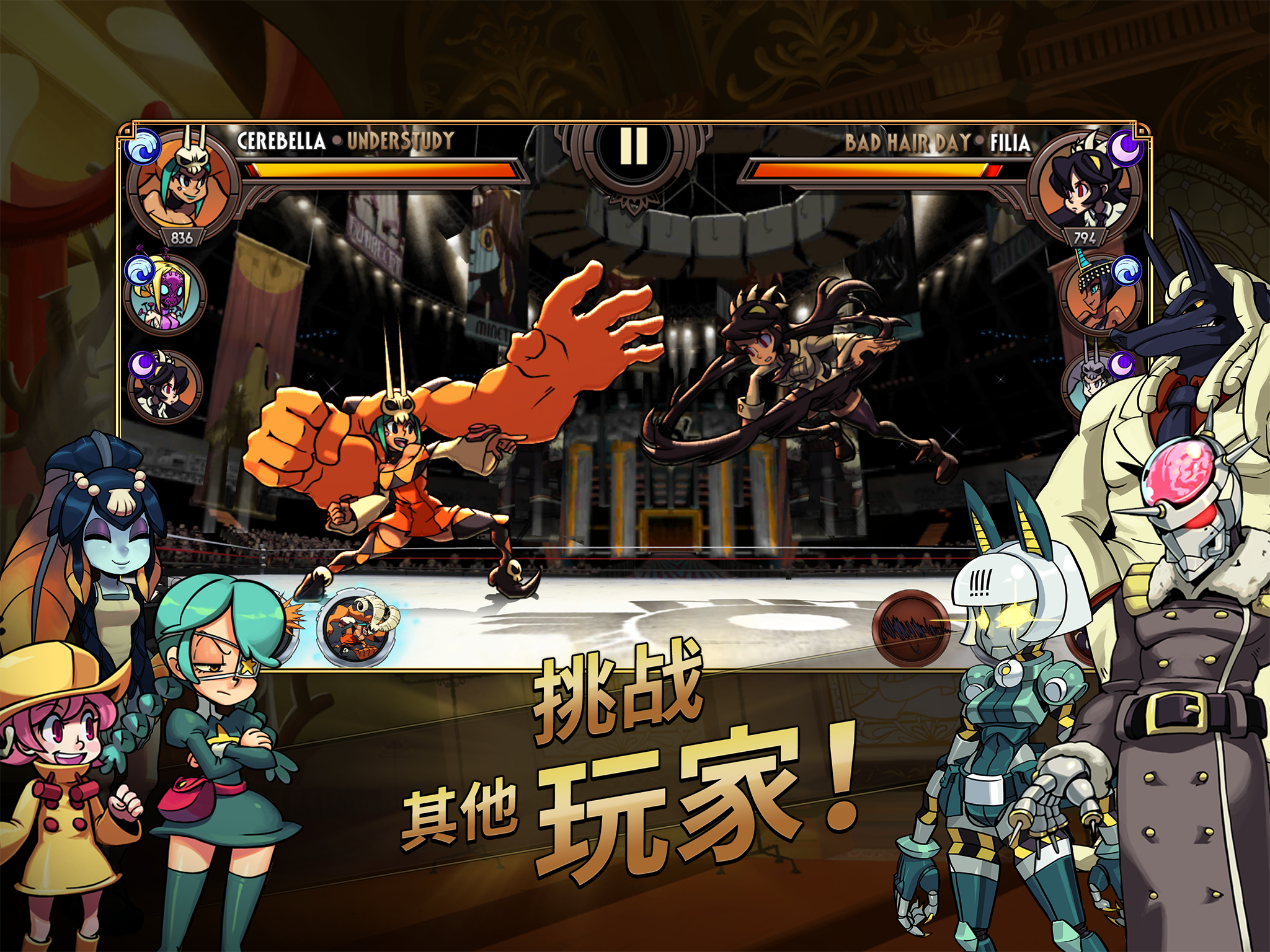Tap the CEREBELLA UNDERSTUDY name banner
The image size is (1270, 952).
point(345,141)
